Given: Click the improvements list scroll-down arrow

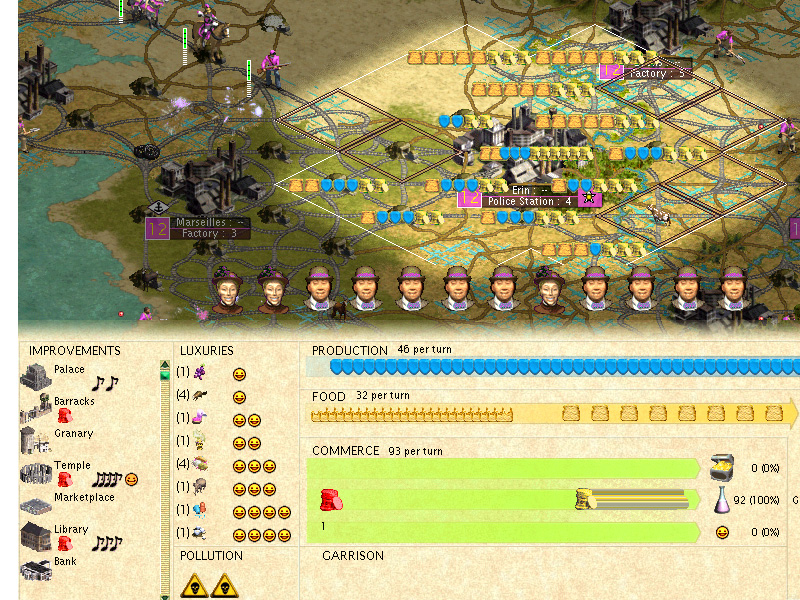Looking at the screenshot, I should 165,596.
